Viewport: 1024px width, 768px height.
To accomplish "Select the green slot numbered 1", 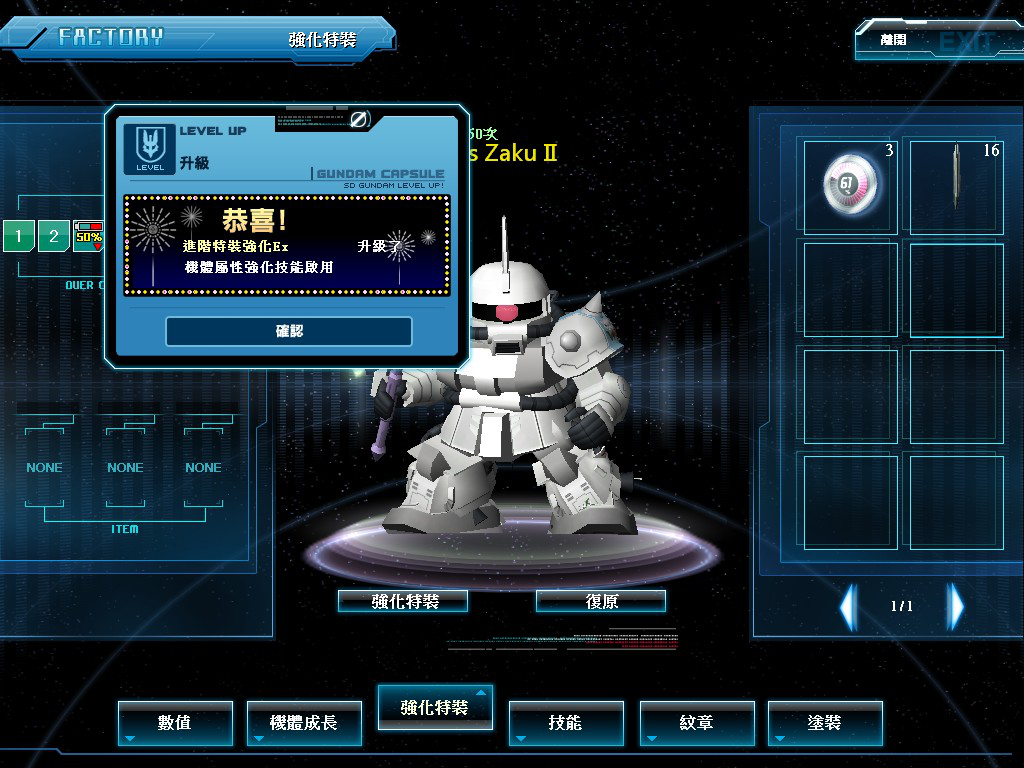I will click(x=18, y=237).
